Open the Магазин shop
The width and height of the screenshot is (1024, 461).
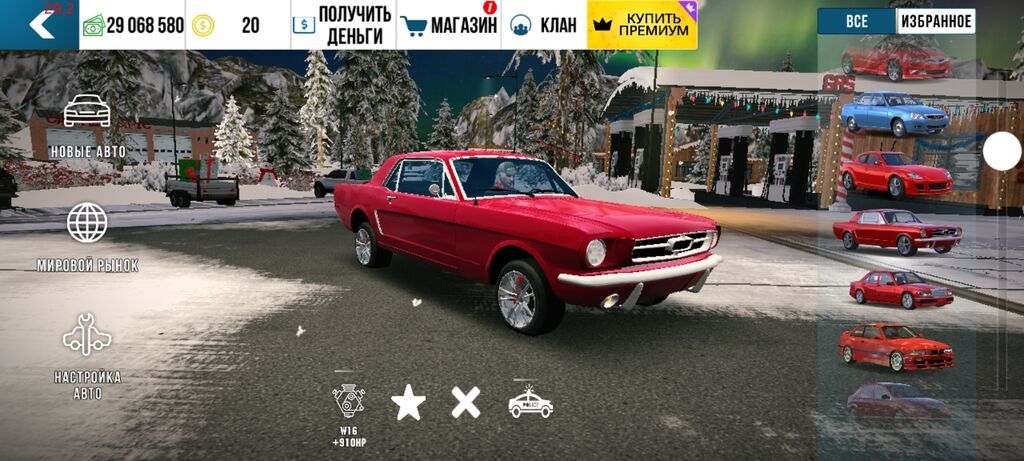click(x=448, y=25)
